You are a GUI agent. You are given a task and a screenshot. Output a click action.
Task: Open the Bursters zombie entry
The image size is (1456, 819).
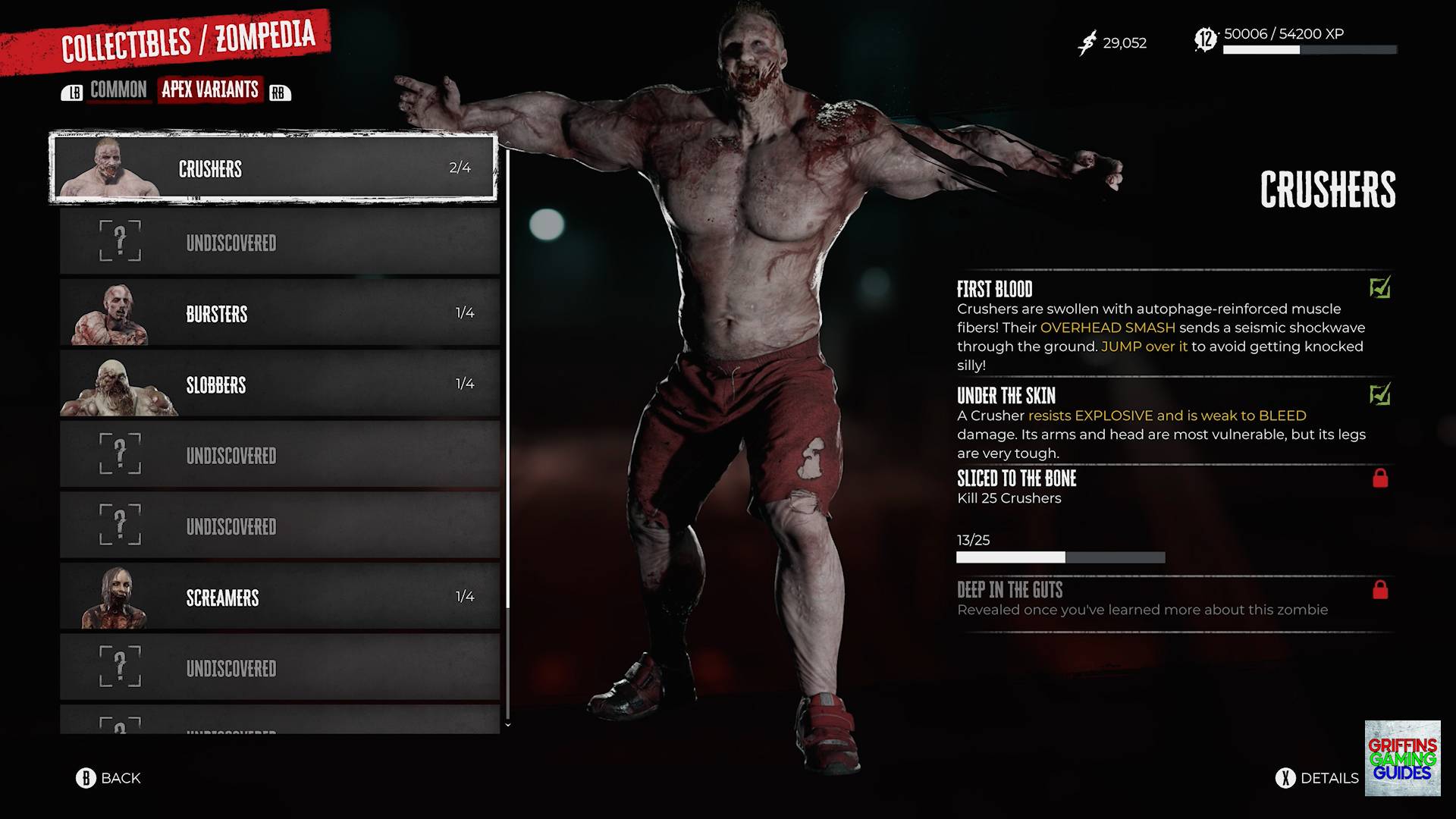[x=279, y=313]
